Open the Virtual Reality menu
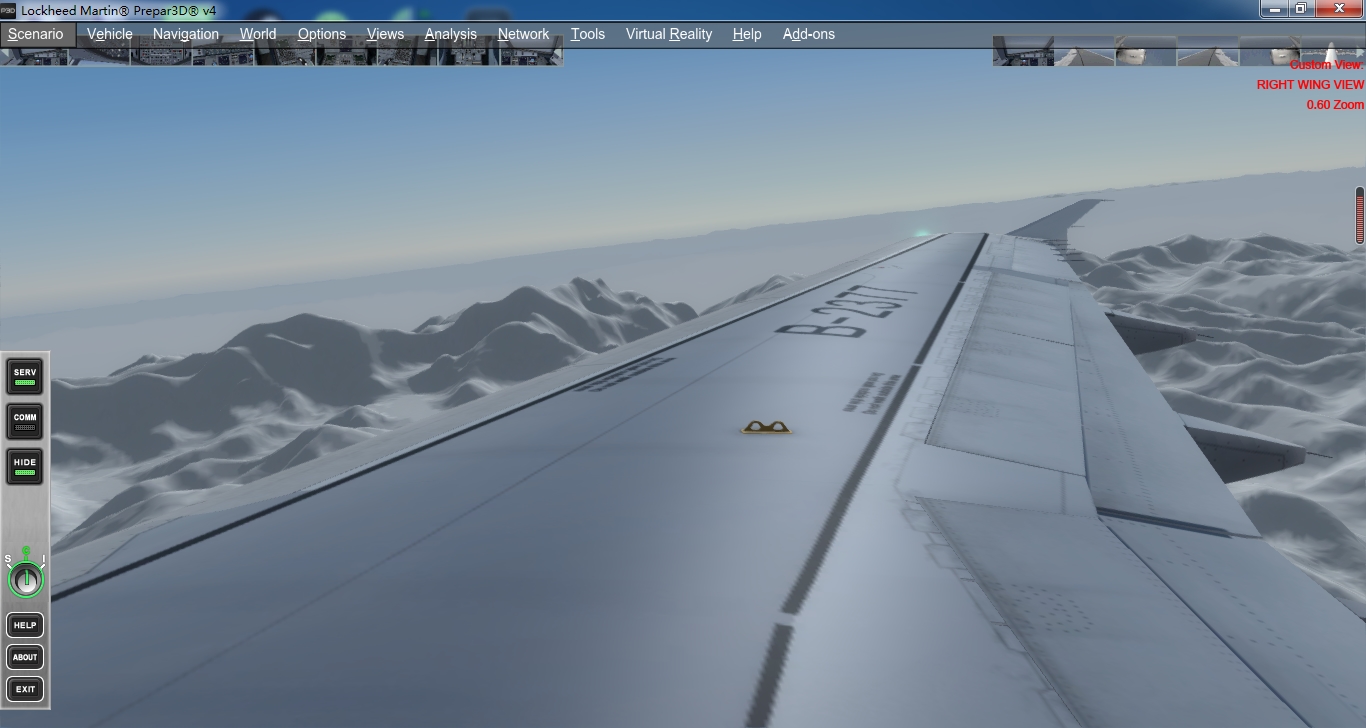Viewport: 1366px width, 728px height. tap(669, 34)
